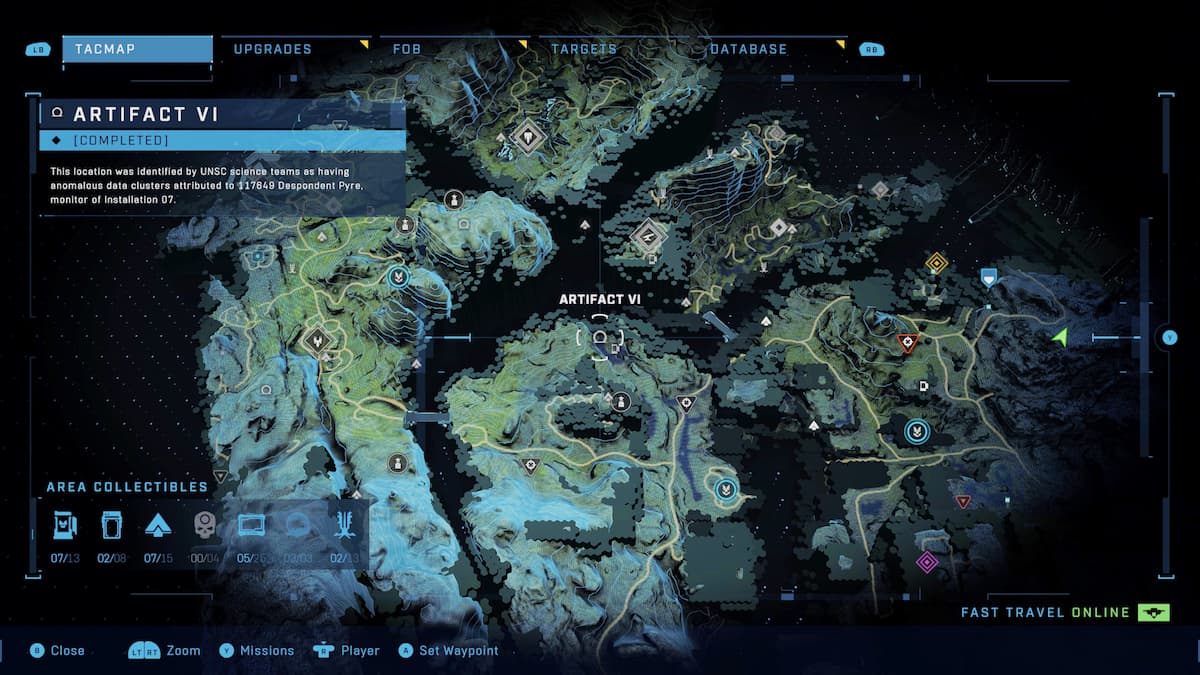Switch to the Upgrades tab
This screenshot has width=1200, height=675.
coord(273,49)
